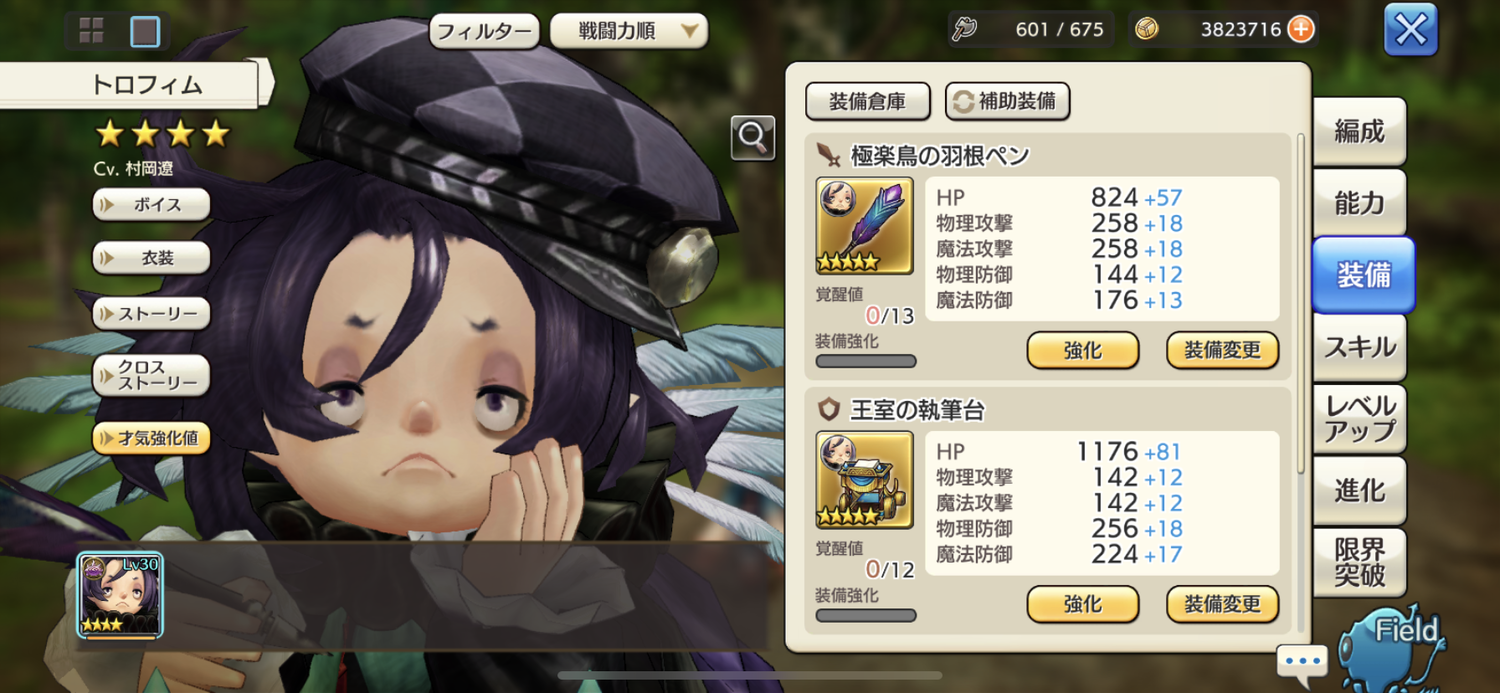Click 強化 for 極楽鳥の羽根ペン
This screenshot has width=1500, height=693.
tap(1082, 350)
